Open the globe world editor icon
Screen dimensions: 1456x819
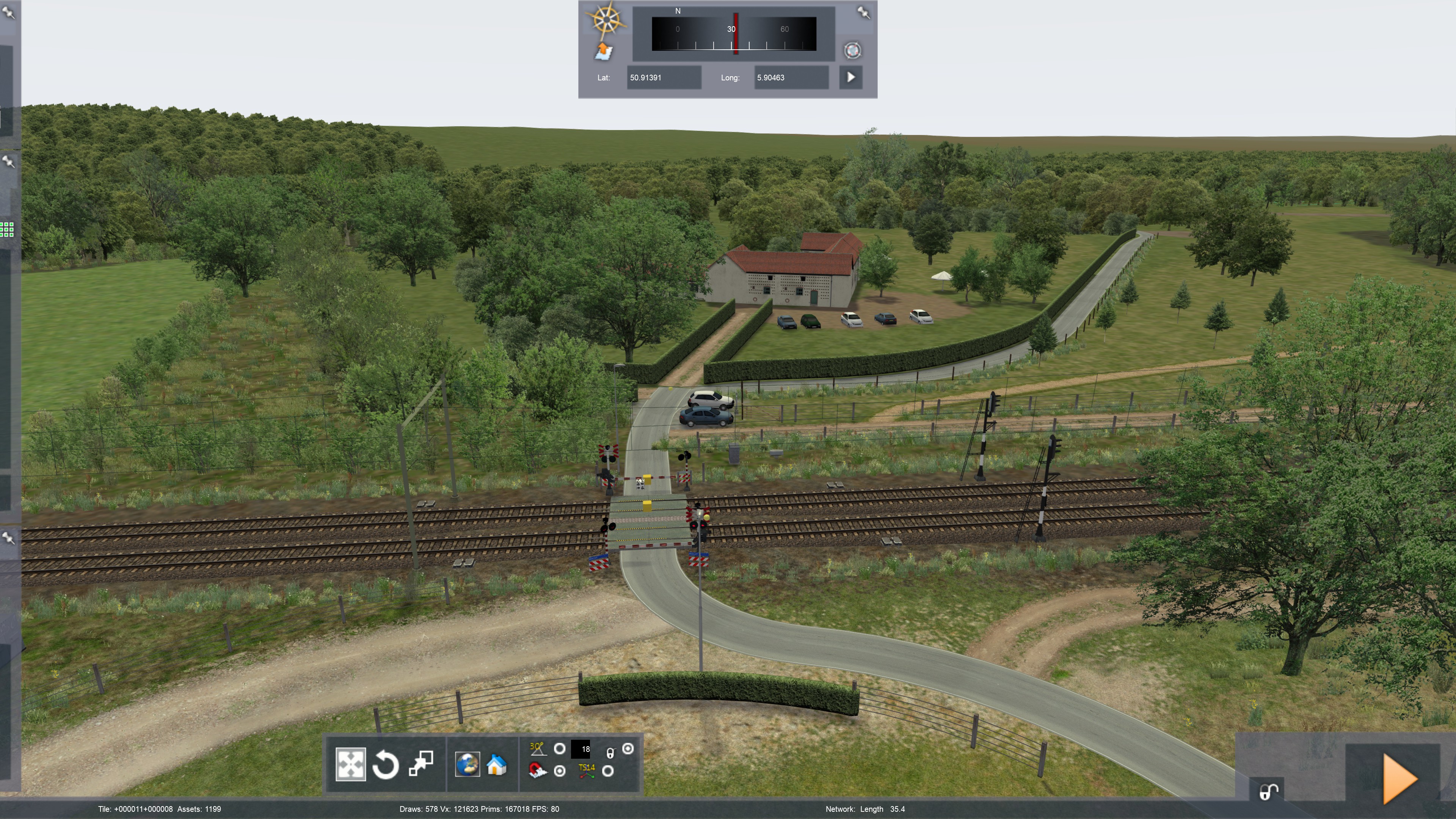[x=468, y=765]
